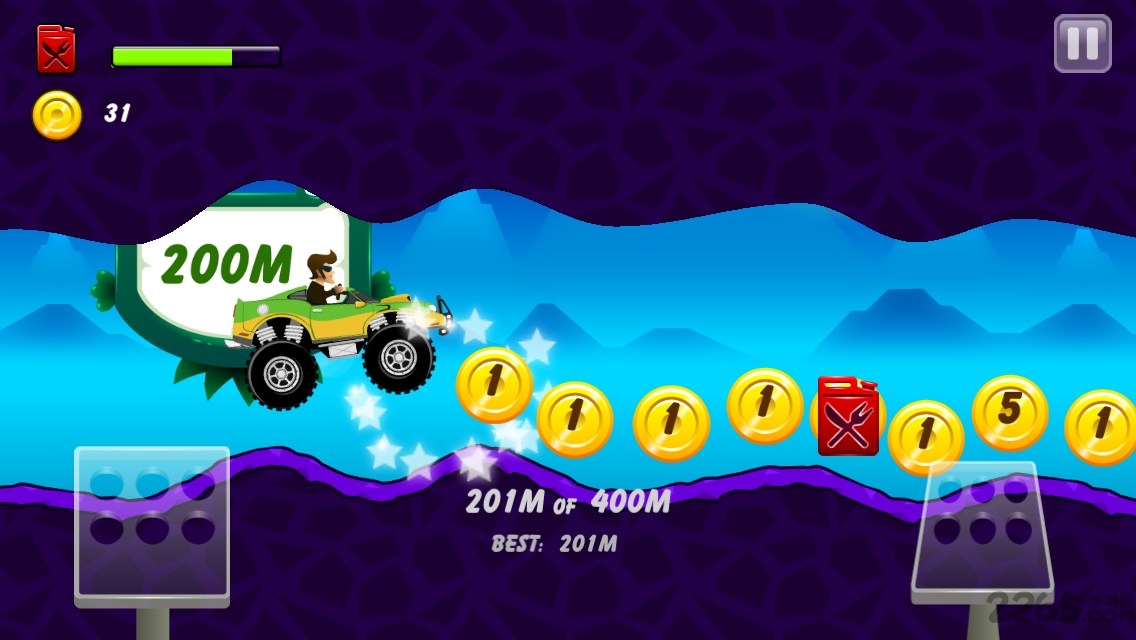
Task: Tap the brake pedal on the left
Action: pos(152,525)
